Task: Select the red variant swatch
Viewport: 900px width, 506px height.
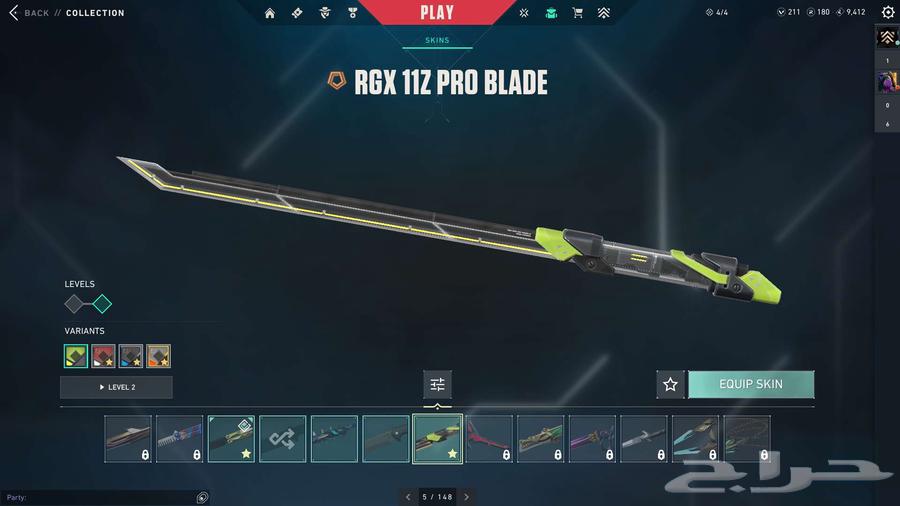Action: click(104, 356)
